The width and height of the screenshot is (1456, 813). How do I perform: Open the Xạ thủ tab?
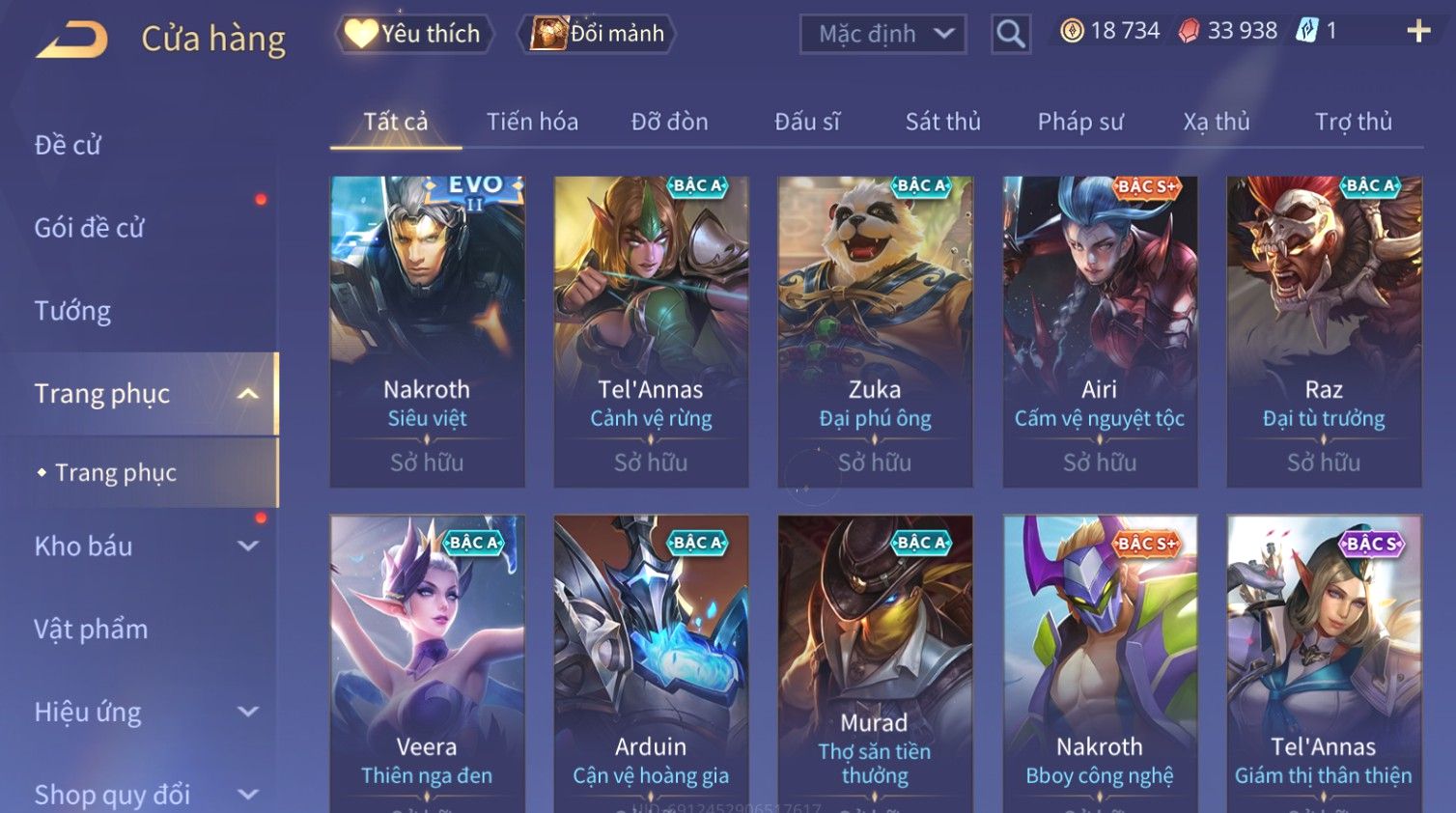coord(1217,122)
